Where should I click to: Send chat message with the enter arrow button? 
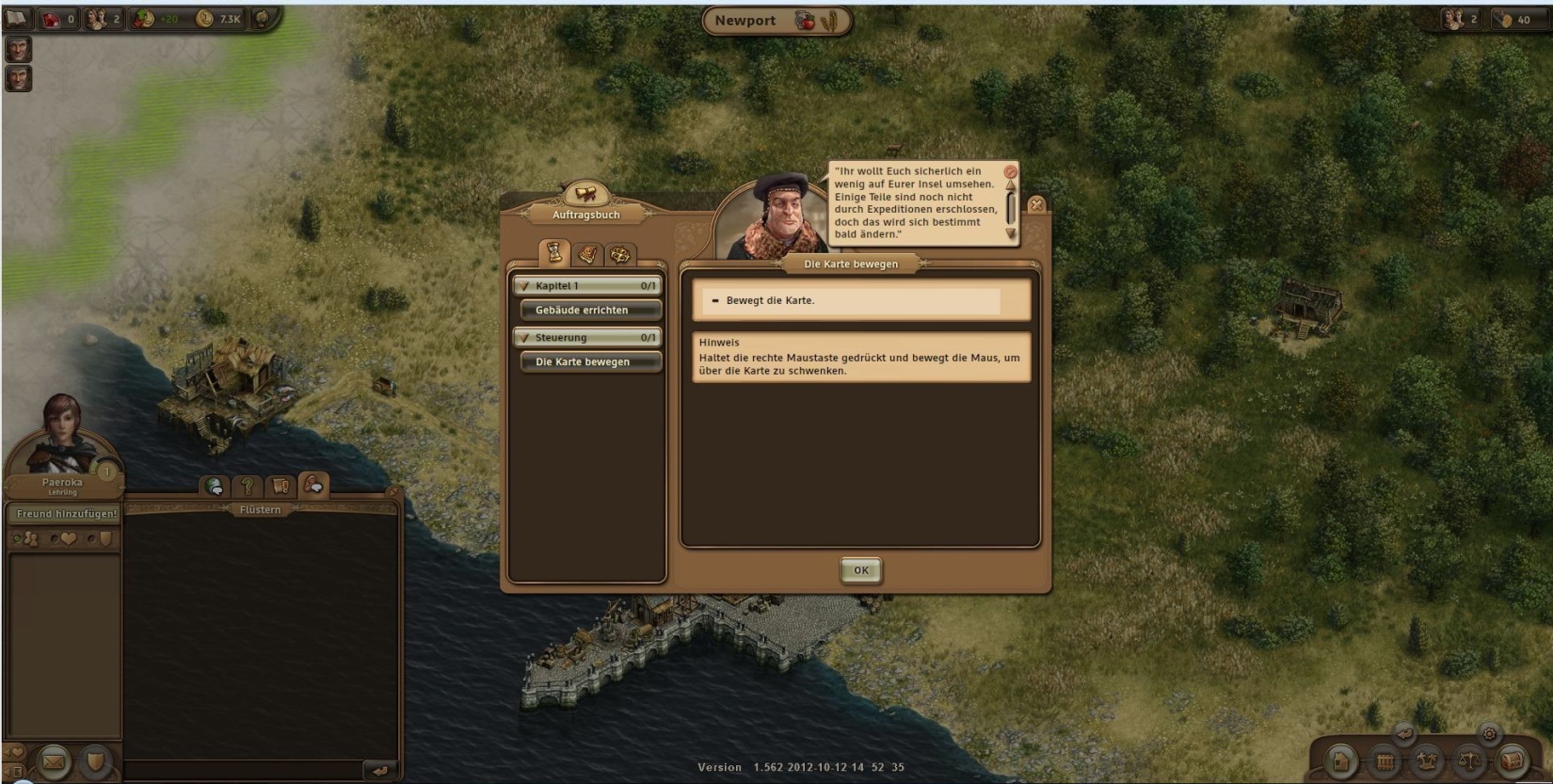point(379,771)
